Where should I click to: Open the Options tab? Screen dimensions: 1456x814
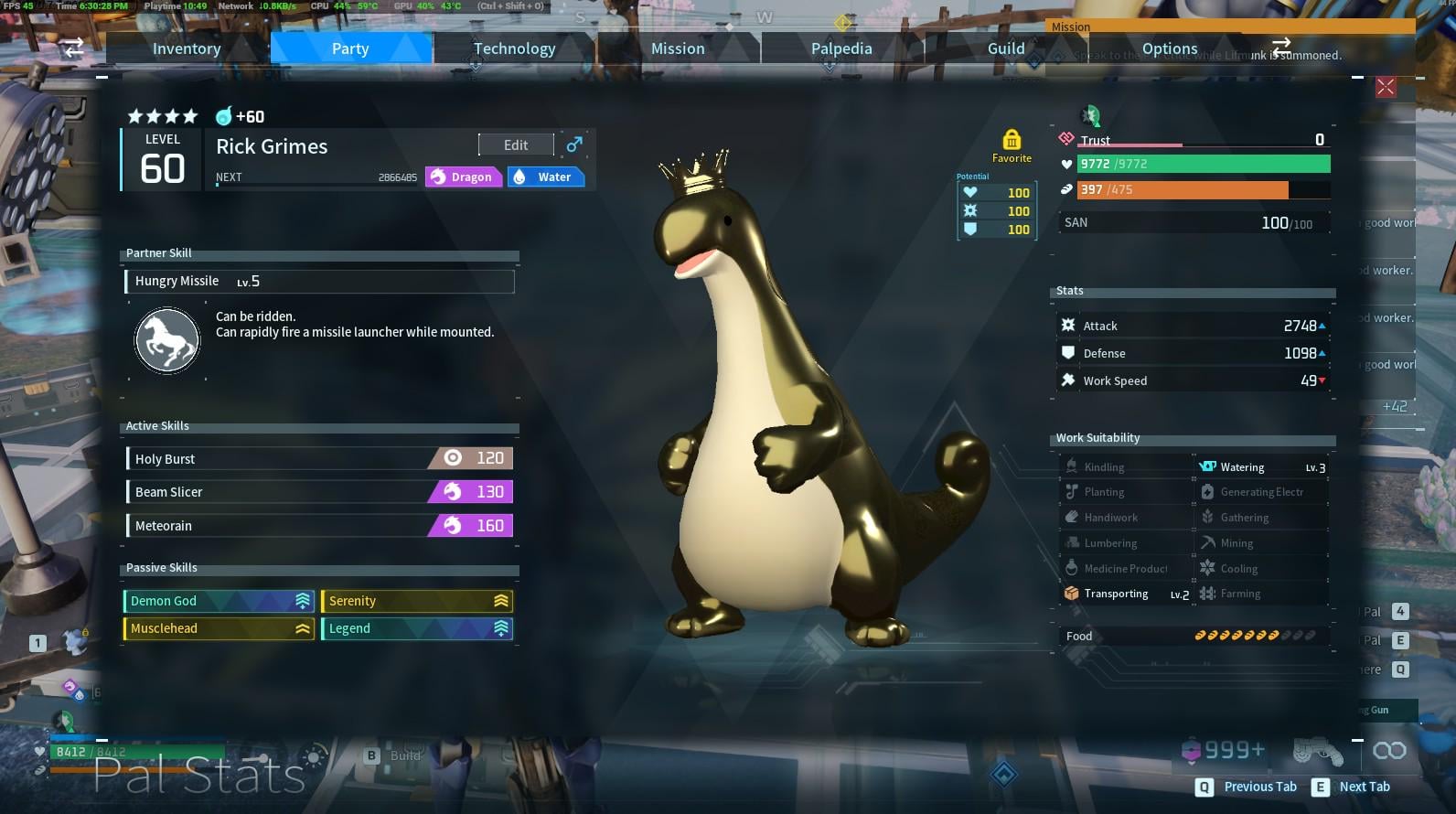[x=1169, y=48]
